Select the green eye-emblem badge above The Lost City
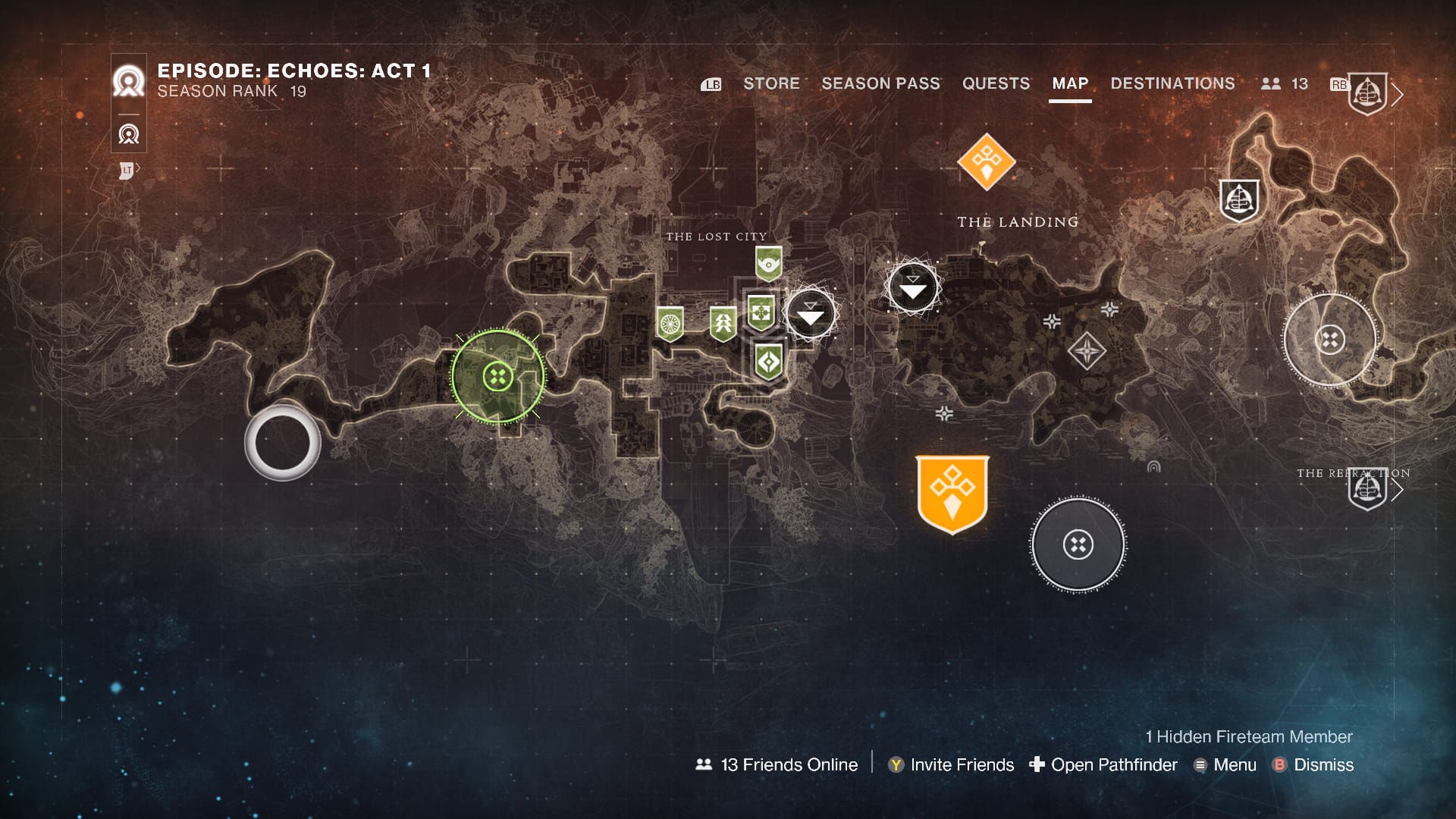 click(x=768, y=263)
